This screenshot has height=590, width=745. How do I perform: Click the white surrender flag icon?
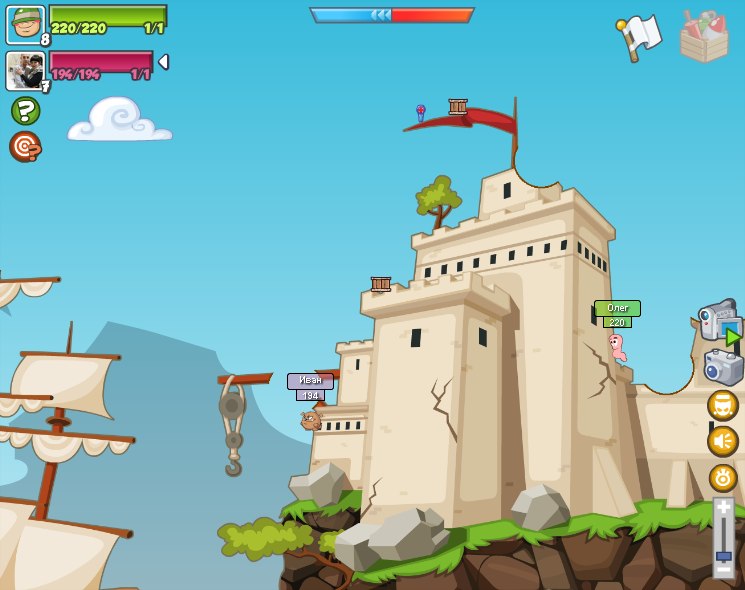click(639, 37)
